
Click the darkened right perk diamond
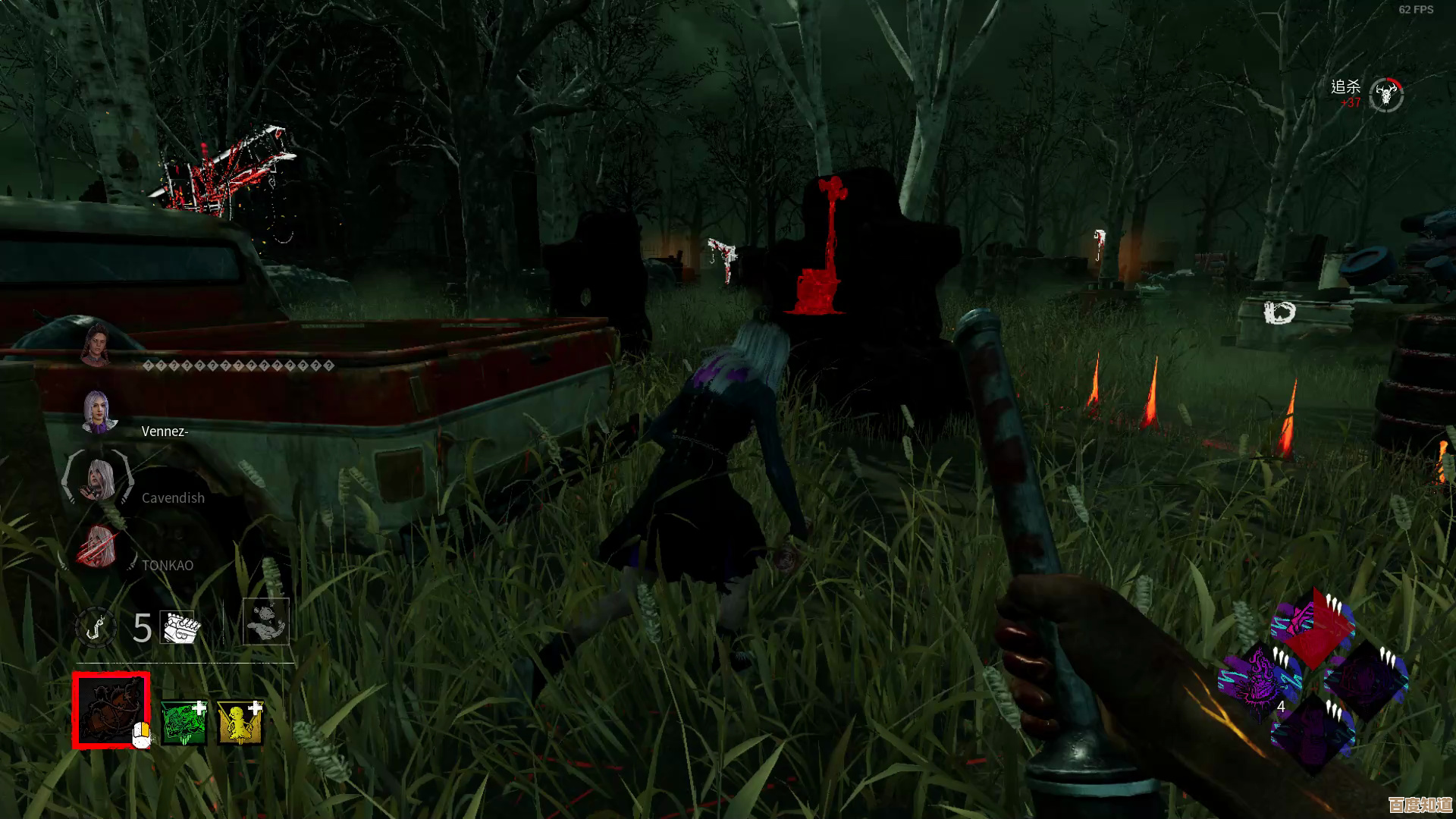1366,679
